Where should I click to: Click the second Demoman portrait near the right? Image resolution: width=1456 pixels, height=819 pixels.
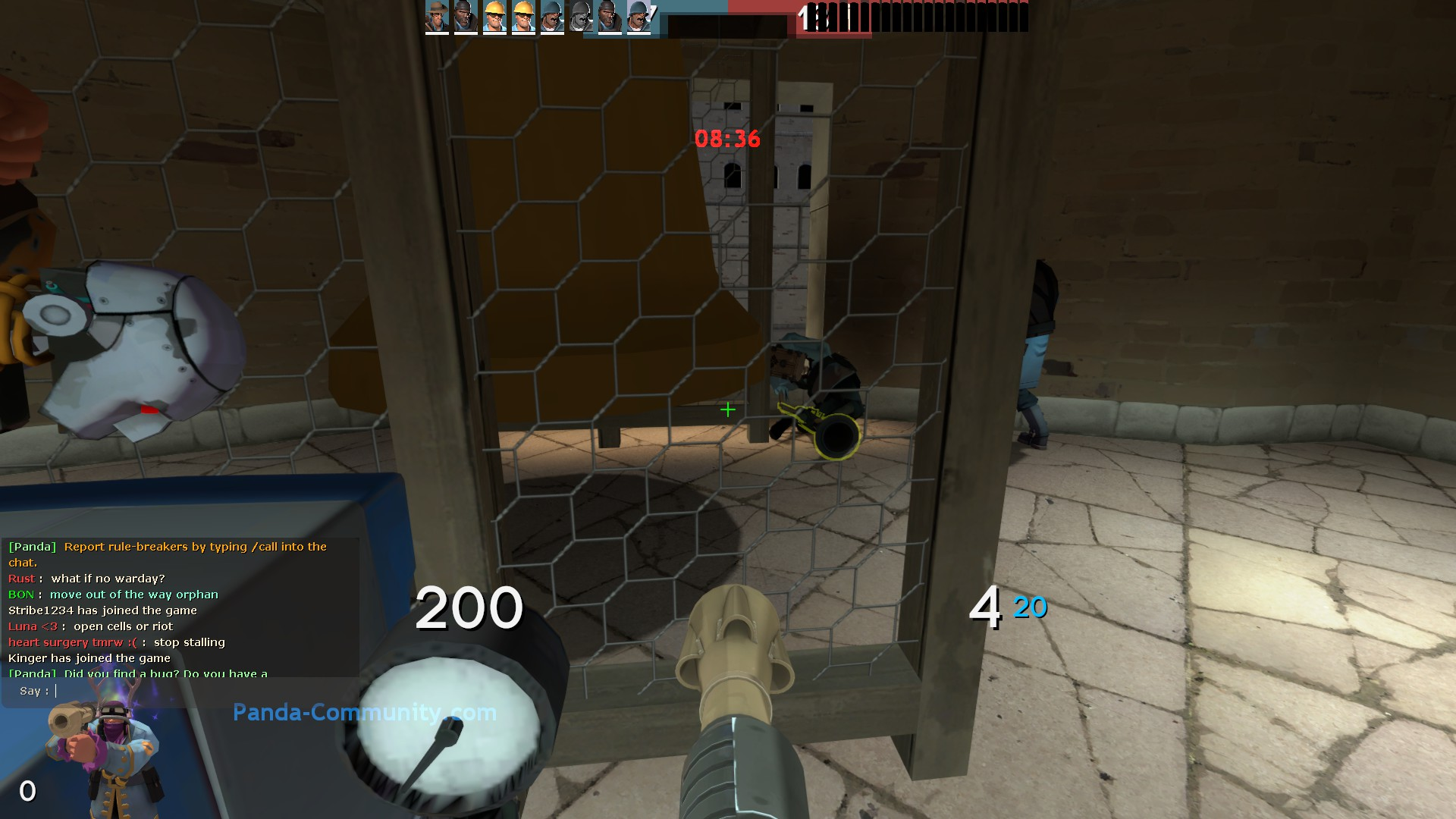coord(609,17)
